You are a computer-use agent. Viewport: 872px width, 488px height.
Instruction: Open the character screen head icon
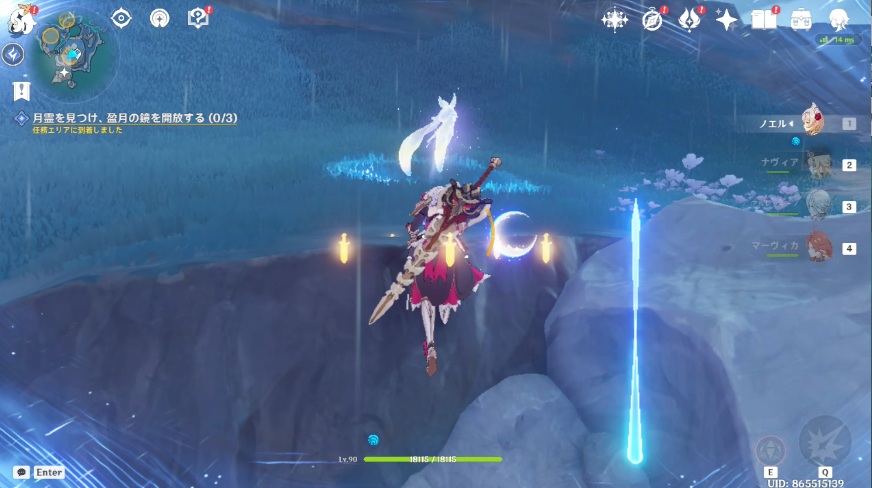click(838, 19)
